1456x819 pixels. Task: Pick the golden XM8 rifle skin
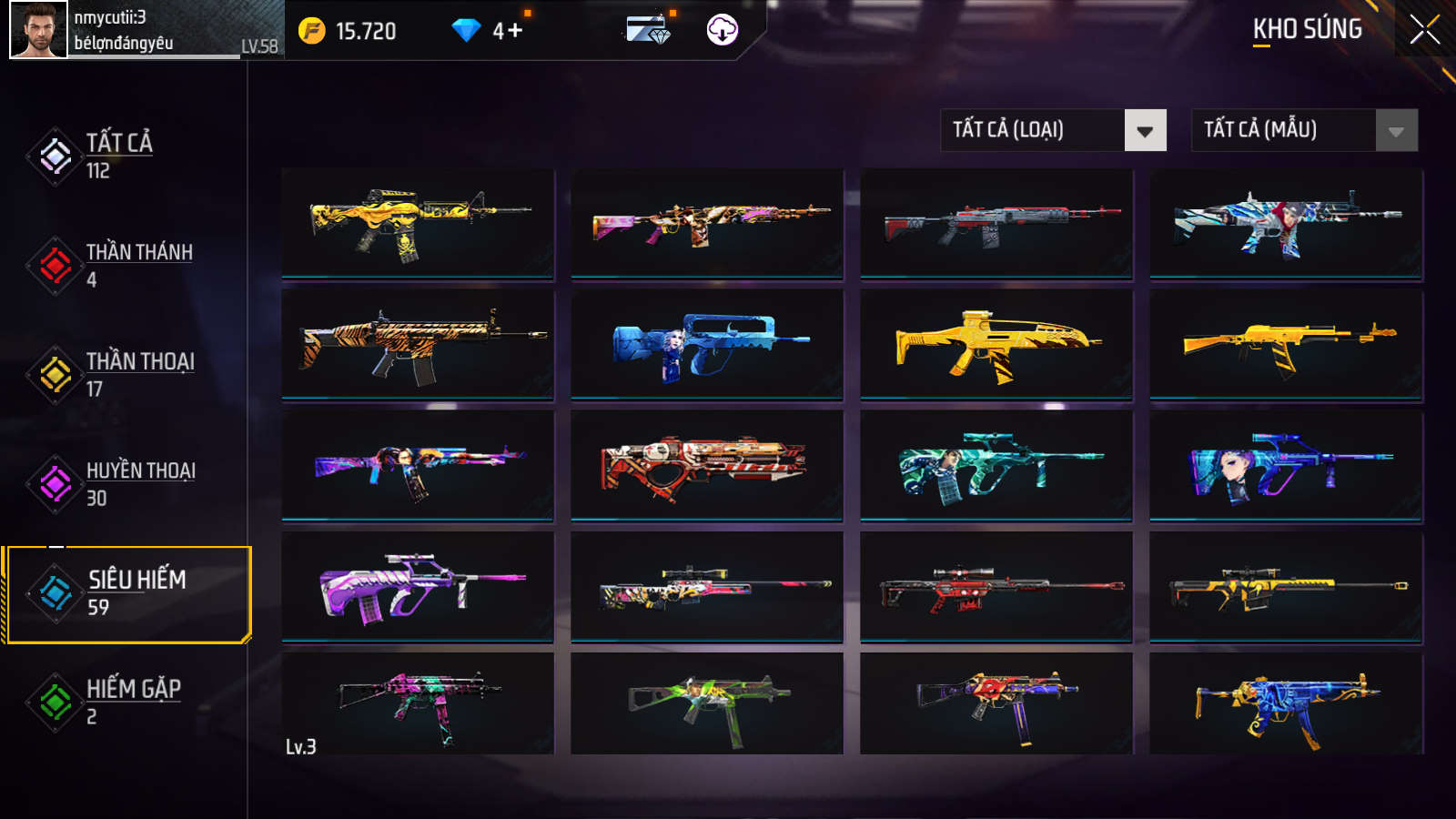996,344
